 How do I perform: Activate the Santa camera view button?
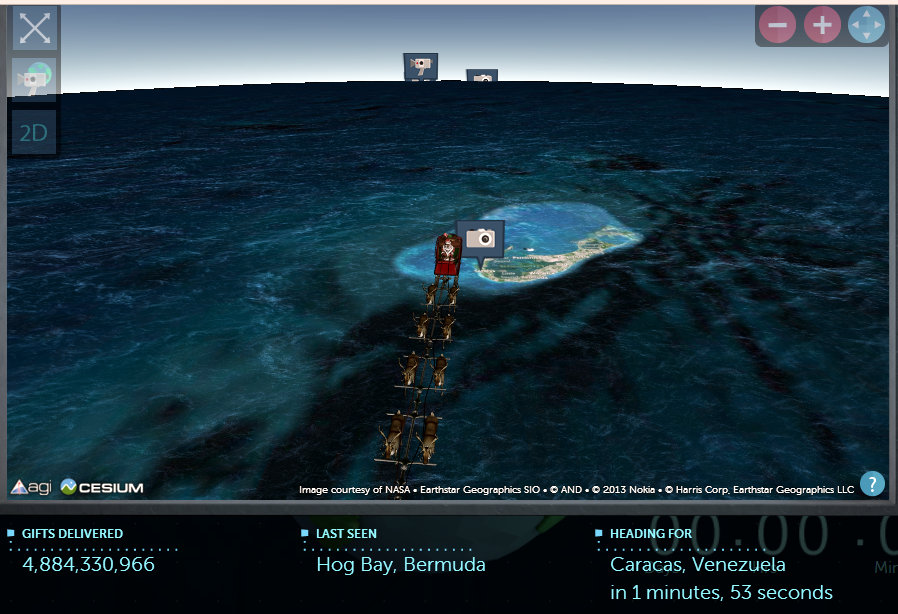point(34,79)
